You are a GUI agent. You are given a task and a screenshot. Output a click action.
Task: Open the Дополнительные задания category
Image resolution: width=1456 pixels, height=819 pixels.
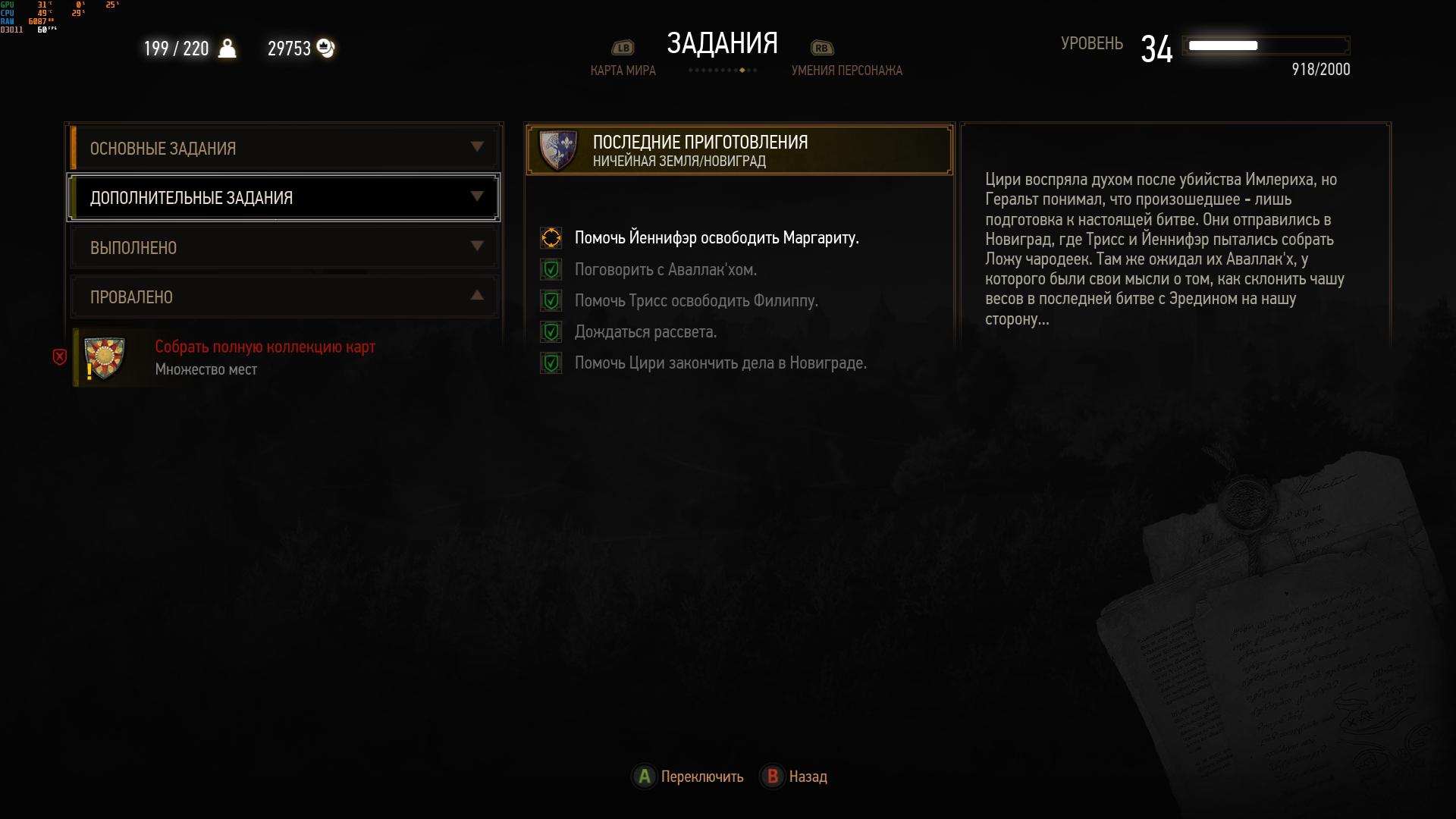click(284, 198)
